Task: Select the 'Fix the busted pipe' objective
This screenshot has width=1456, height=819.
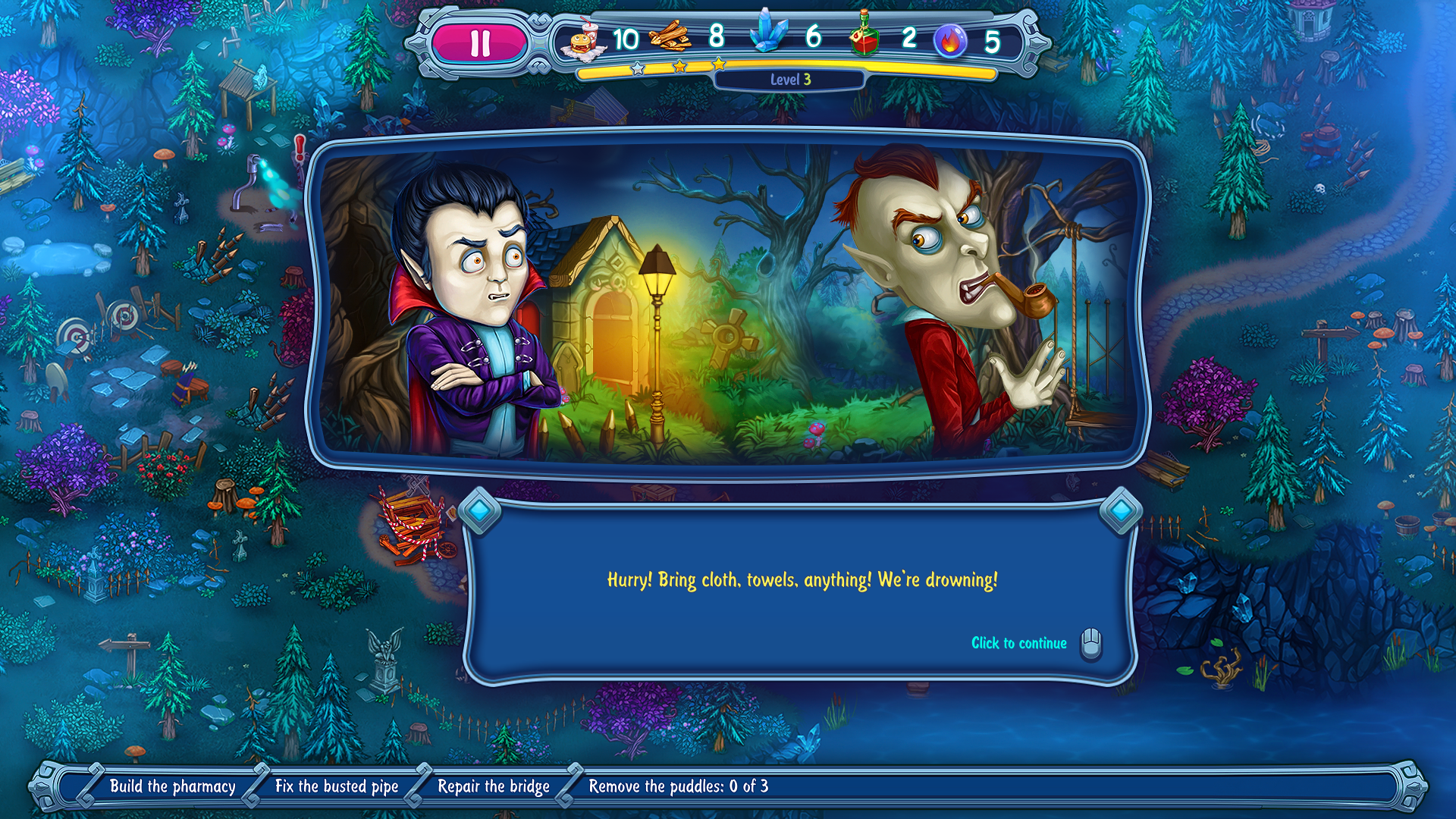Action: [x=337, y=786]
